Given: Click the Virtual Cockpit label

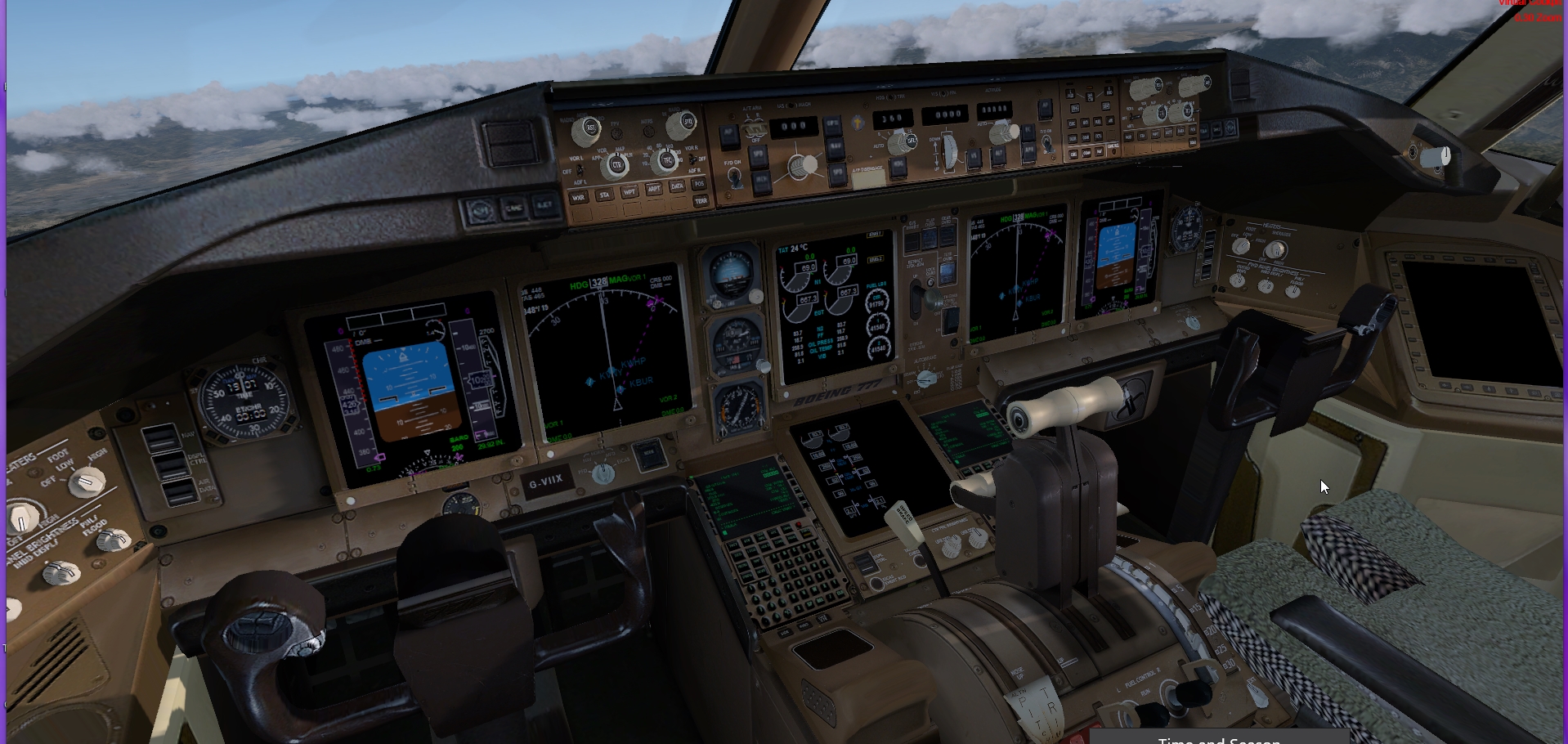Looking at the screenshot, I should click(x=1532, y=5).
